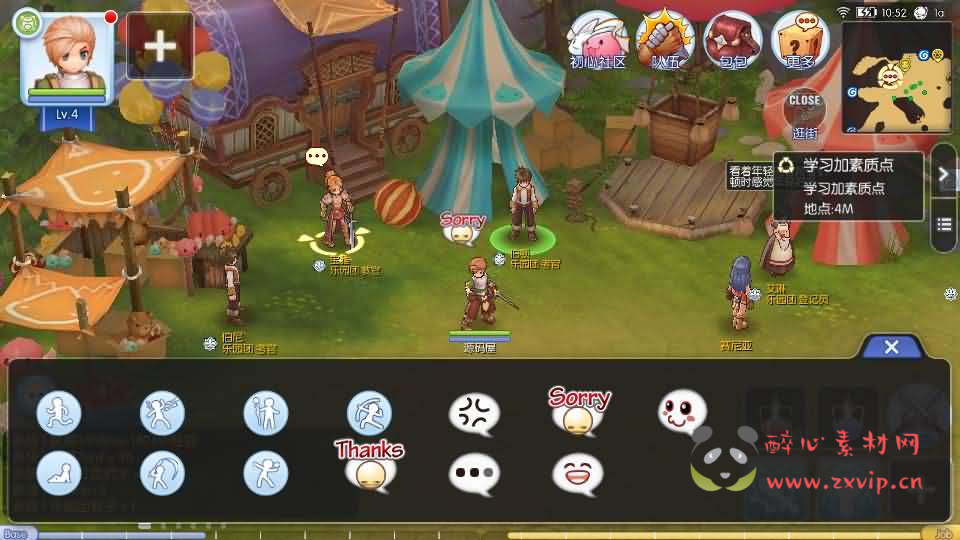Select the blushing white face emote

682,411
